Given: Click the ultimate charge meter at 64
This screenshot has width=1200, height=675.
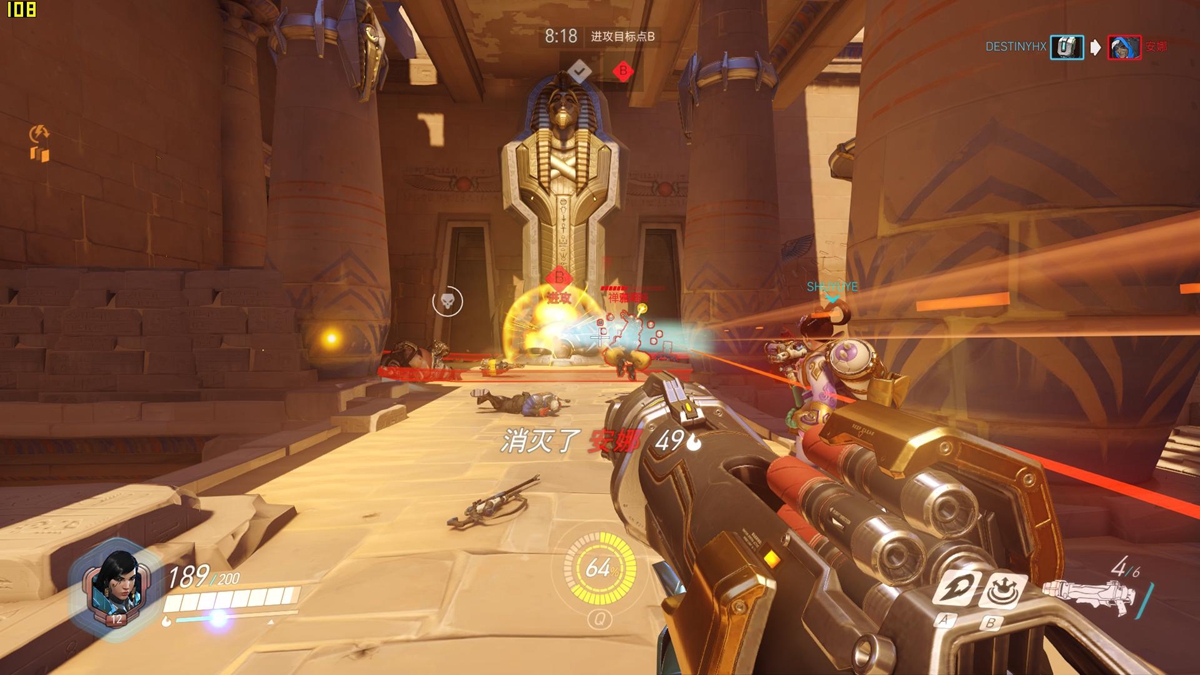Looking at the screenshot, I should pos(598,568).
